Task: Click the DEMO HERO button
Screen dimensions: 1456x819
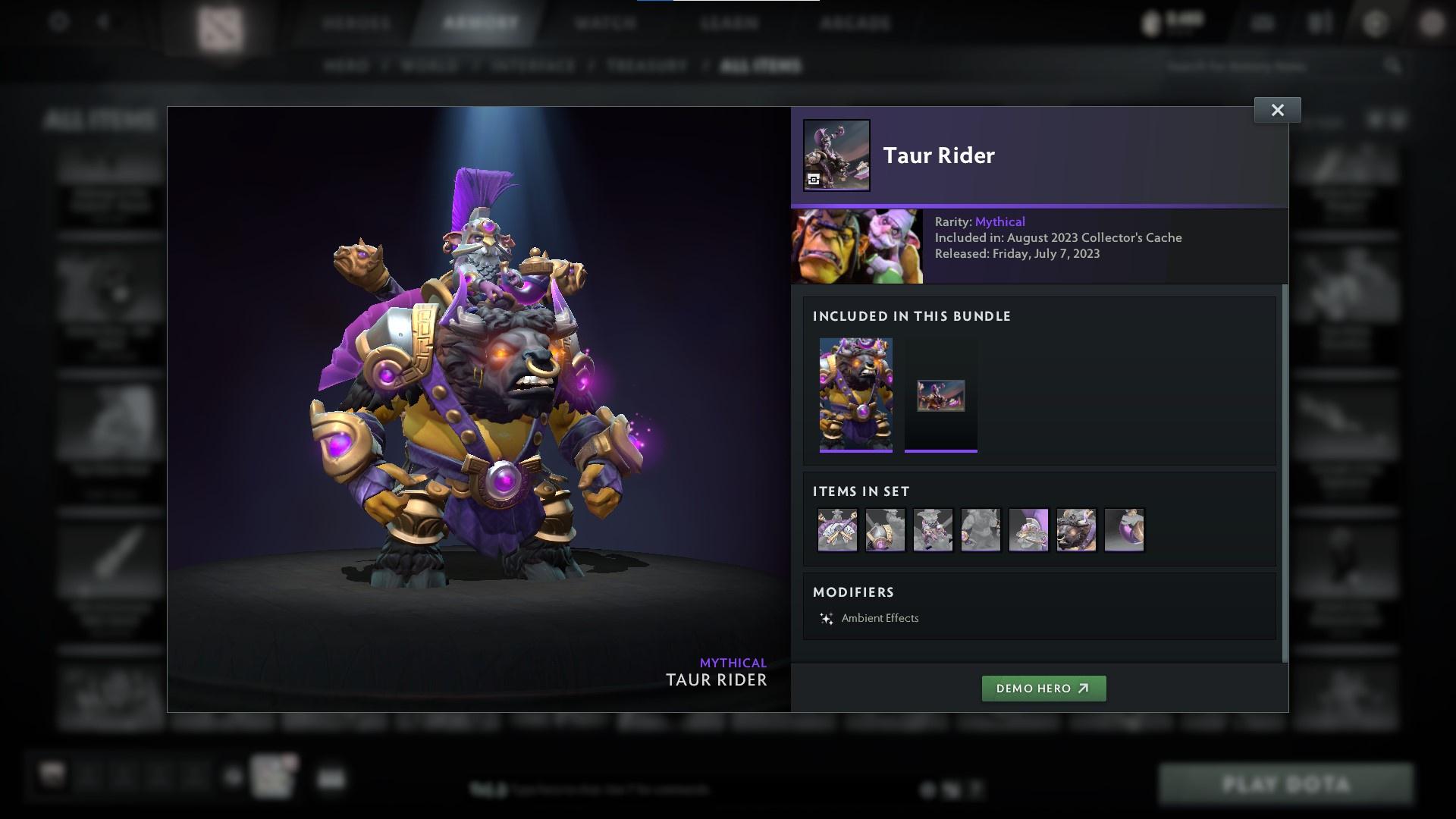Action: pyautogui.click(x=1044, y=689)
